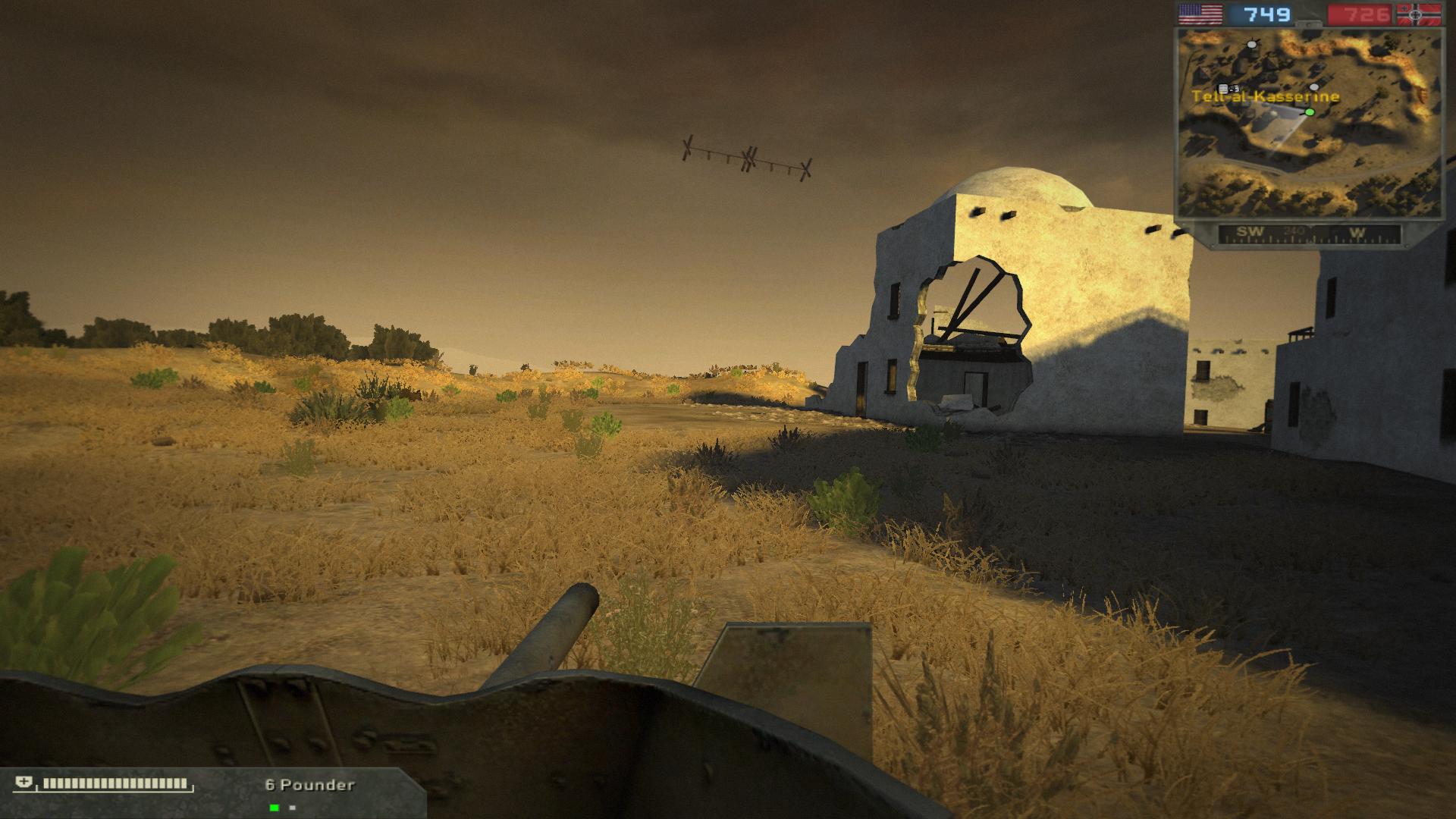
Task: Click the American flag team icon
Action: tap(1200, 14)
